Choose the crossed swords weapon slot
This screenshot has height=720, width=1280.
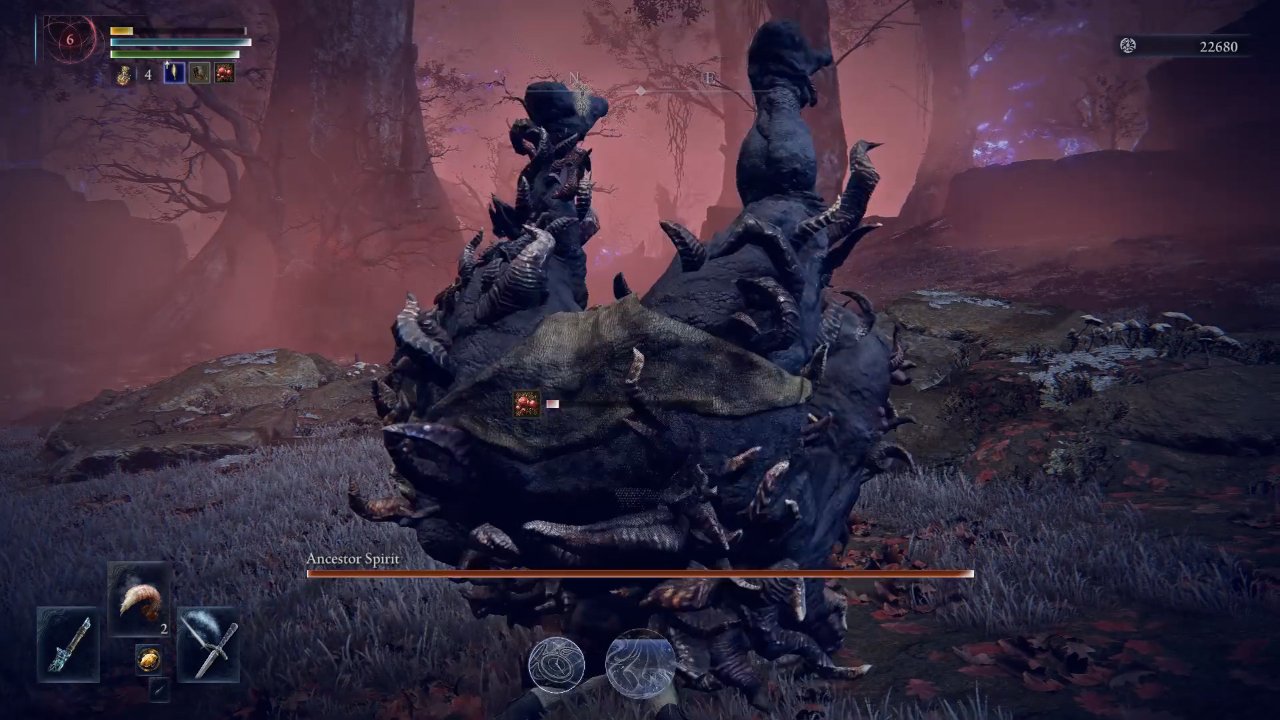[x=208, y=644]
